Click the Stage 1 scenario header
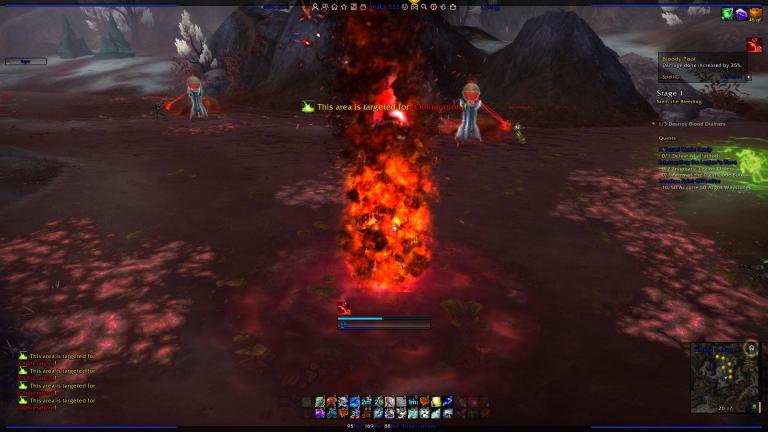Viewport: 768px width, 432px height. pyautogui.click(x=668, y=92)
